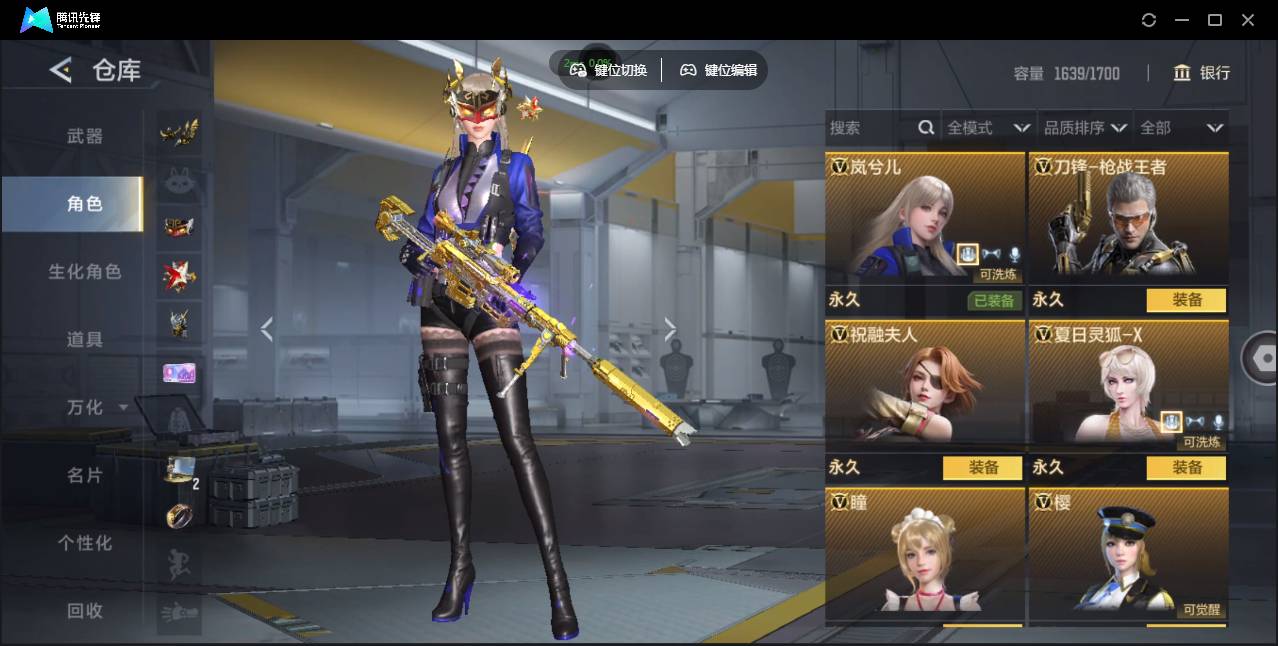Open the 生化角色 category

(x=84, y=271)
